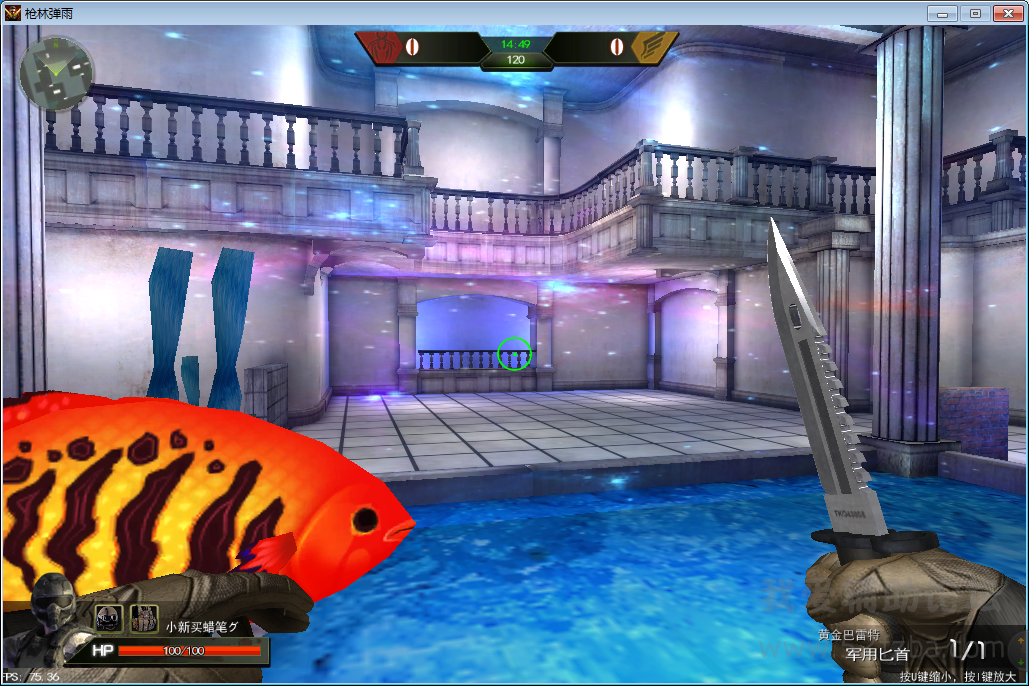Click the circular minimap
Screen dimensions: 1029x686
tap(56, 74)
